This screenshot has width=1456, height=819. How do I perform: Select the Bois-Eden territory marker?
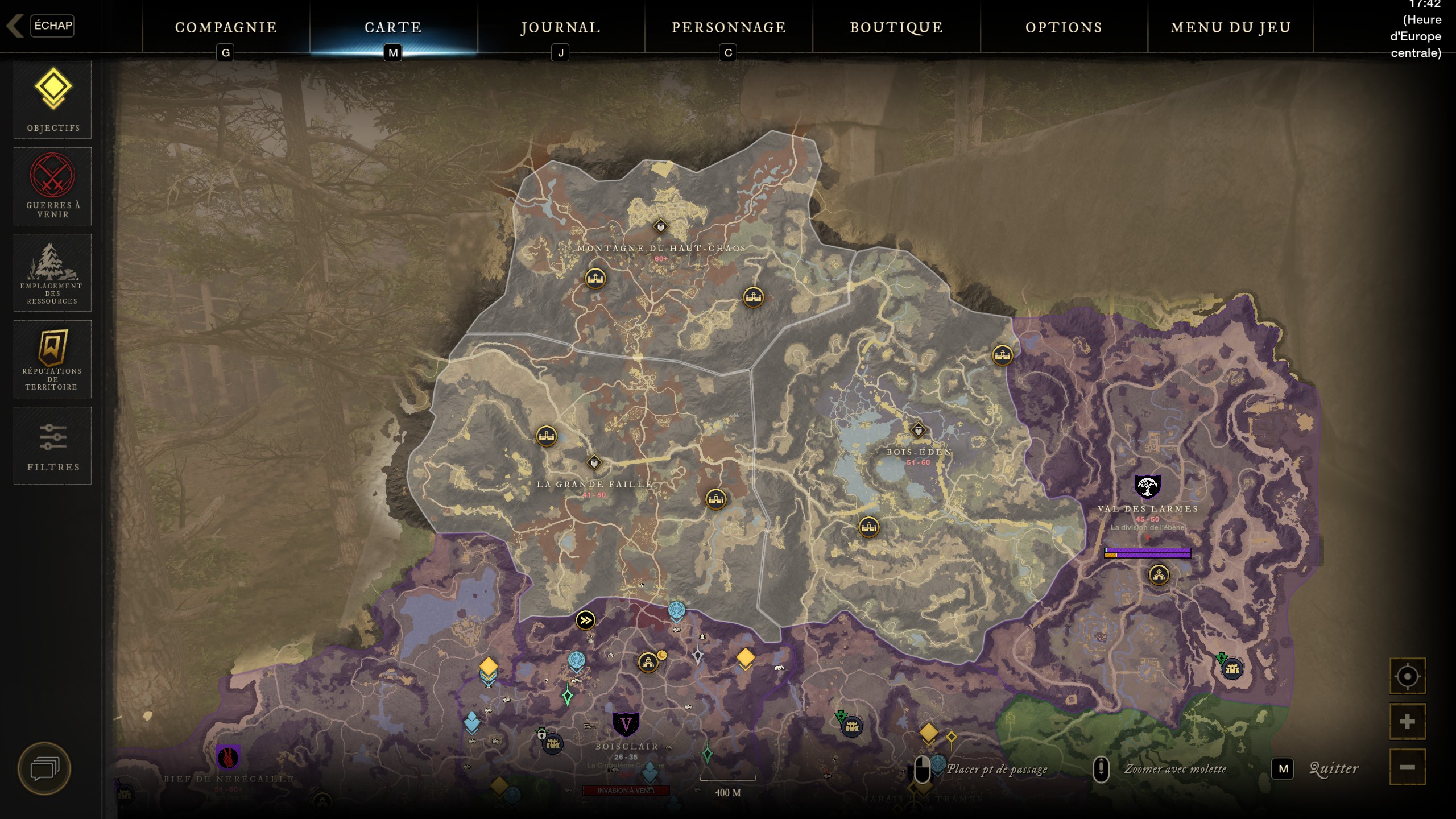pos(918,430)
